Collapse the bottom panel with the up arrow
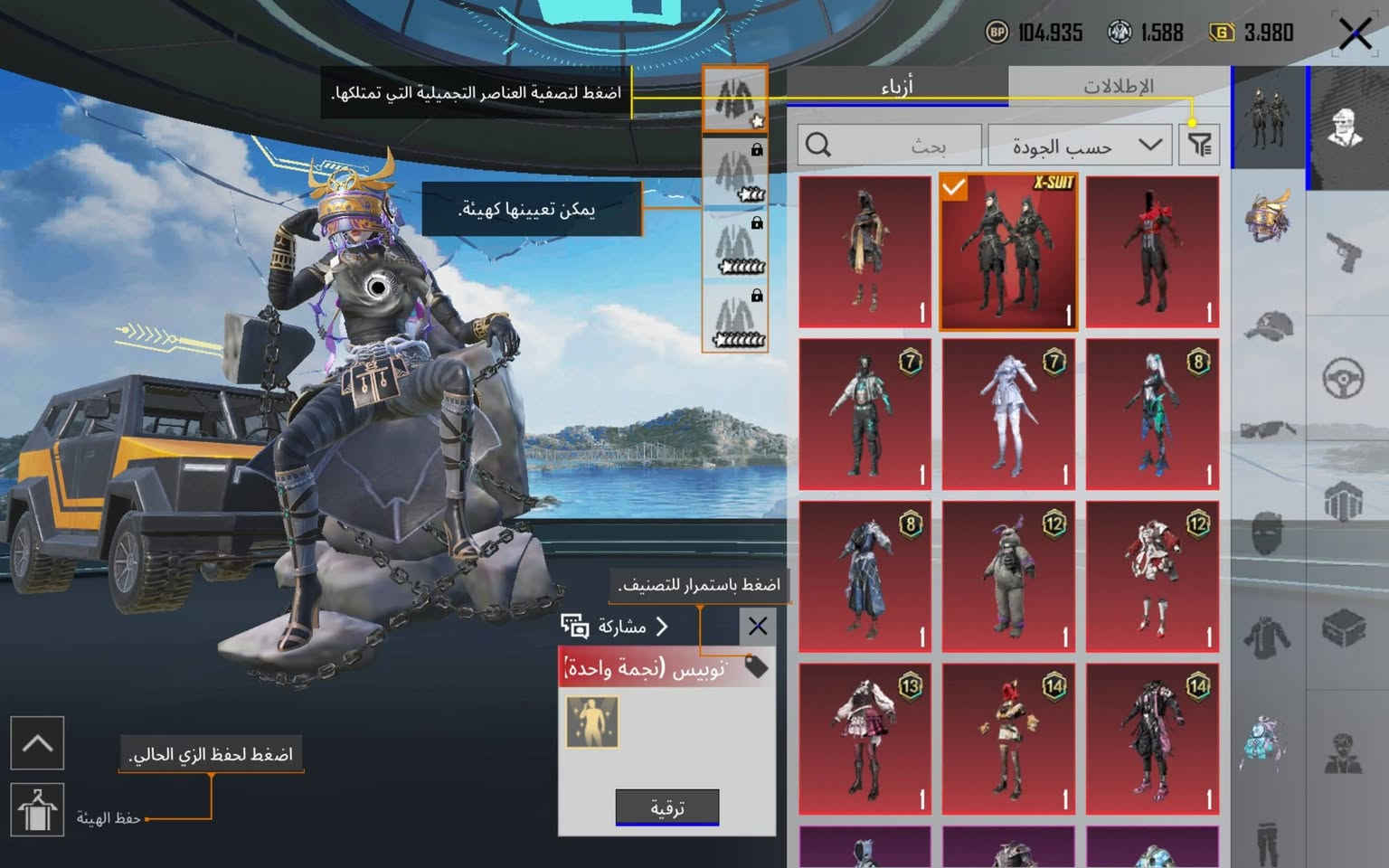 [37, 744]
